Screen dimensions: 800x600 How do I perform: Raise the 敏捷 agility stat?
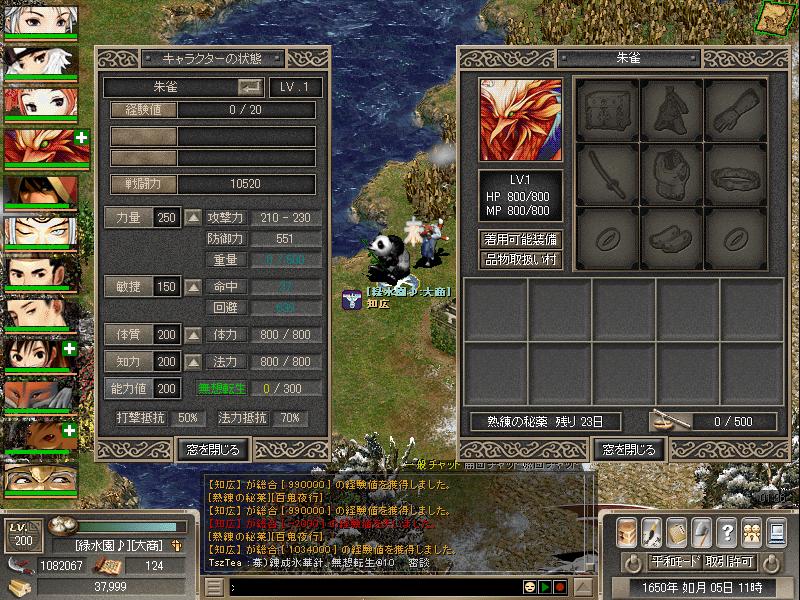point(193,287)
